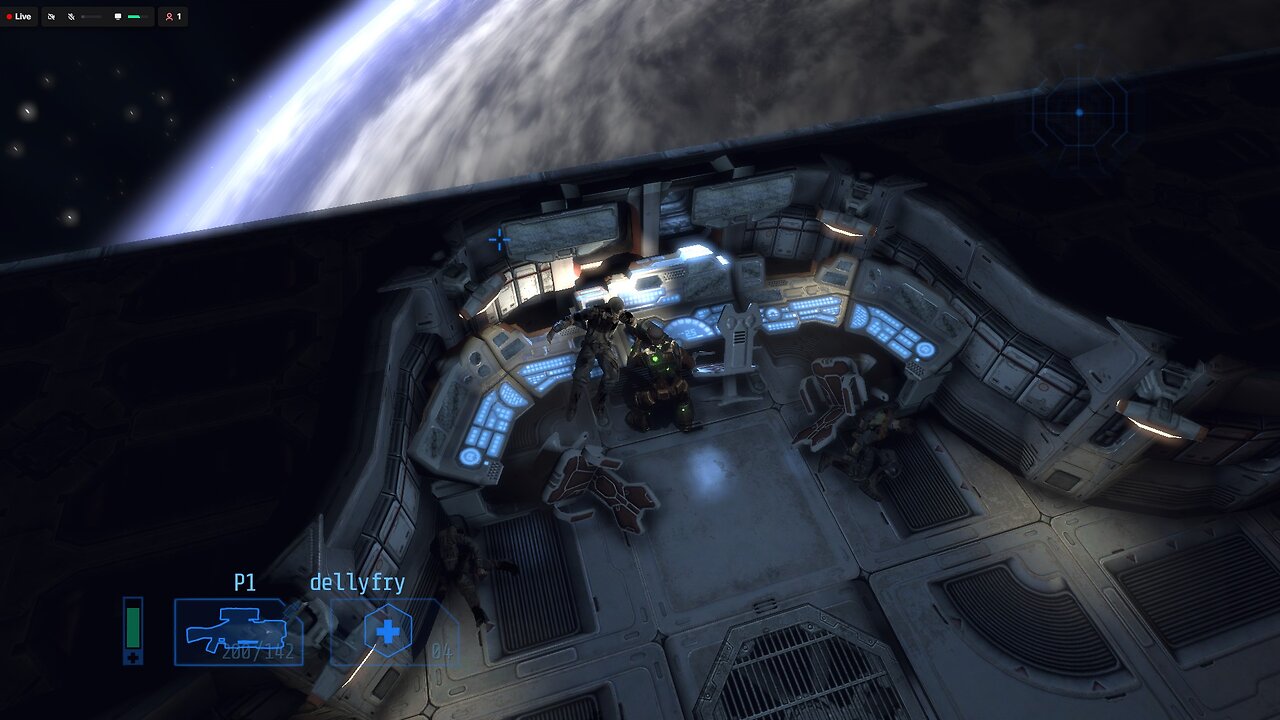Toggle the disabled camera in the stream overlay

pyautogui.click(x=51, y=16)
